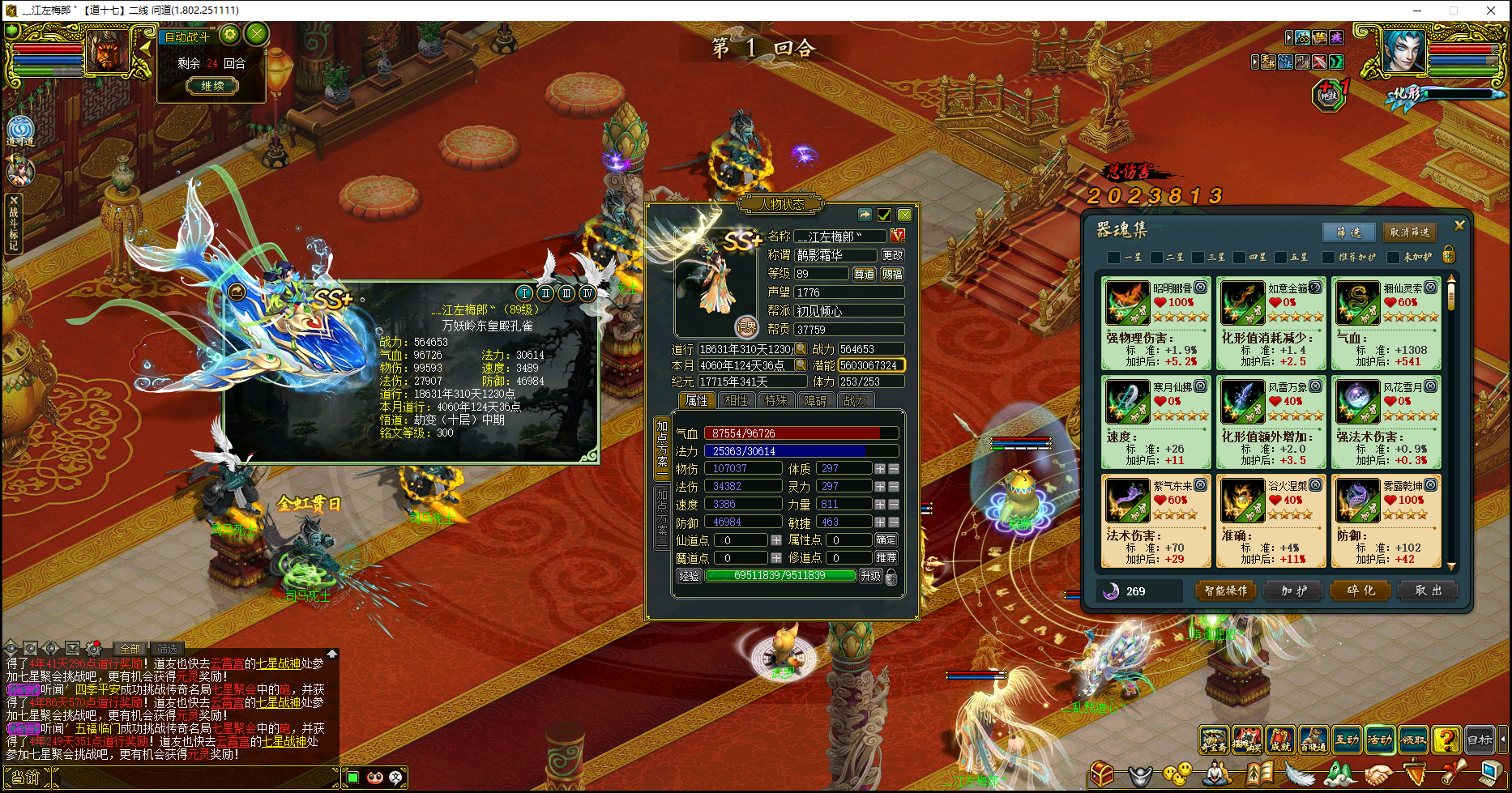
Task: Tick the 五星 star filter checkbox
Action: (1281, 258)
